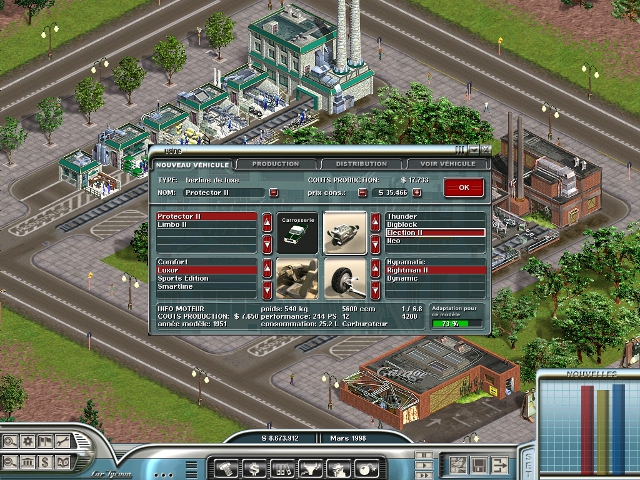Image resolution: width=640 pixels, height=480 pixels.
Task: Open the vehicle name dropdown
Action: [x=273, y=192]
